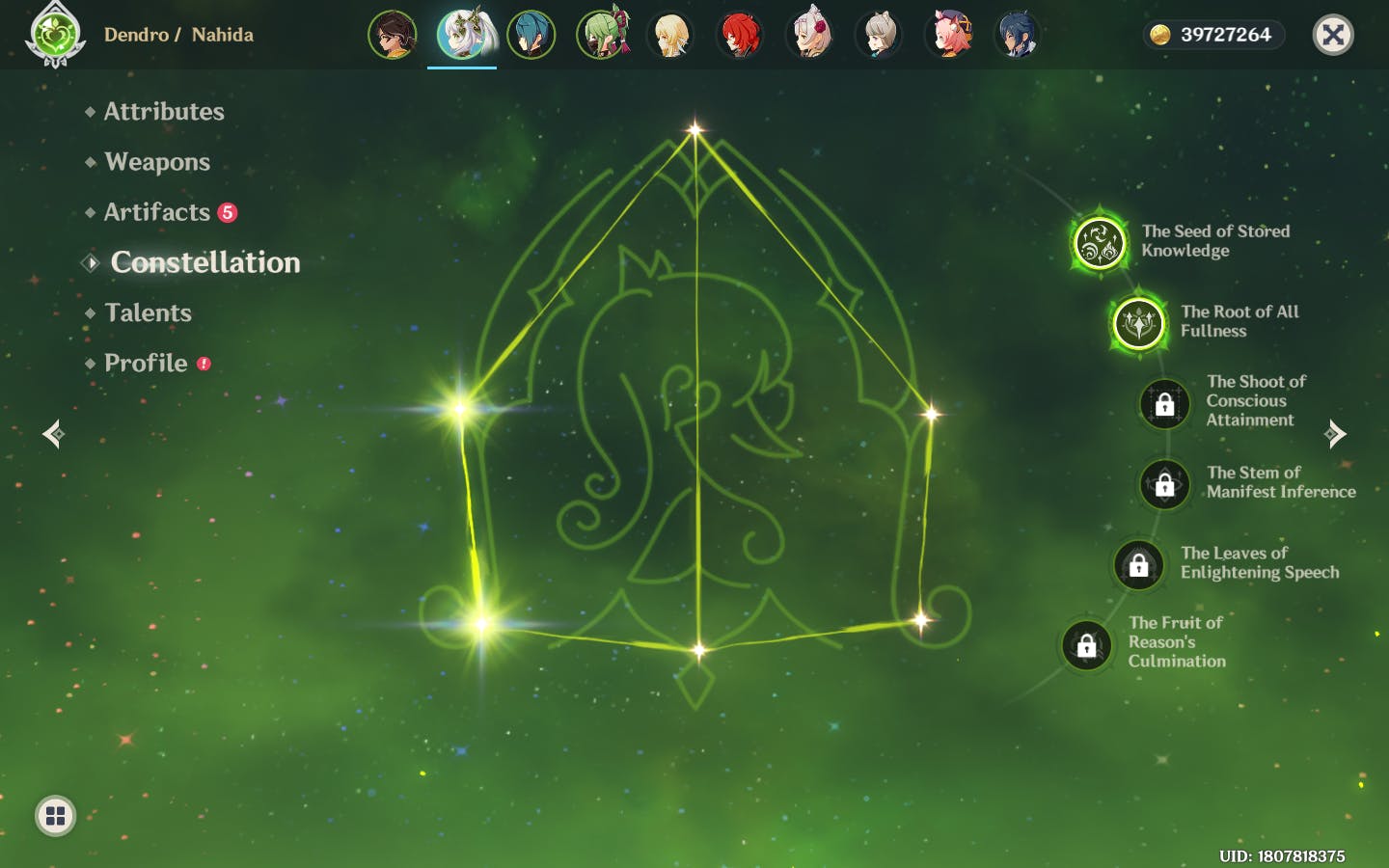1389x868 pixels.
Task: Go to the Talents section
Action: pyautogui.click(x=148, y=312)
